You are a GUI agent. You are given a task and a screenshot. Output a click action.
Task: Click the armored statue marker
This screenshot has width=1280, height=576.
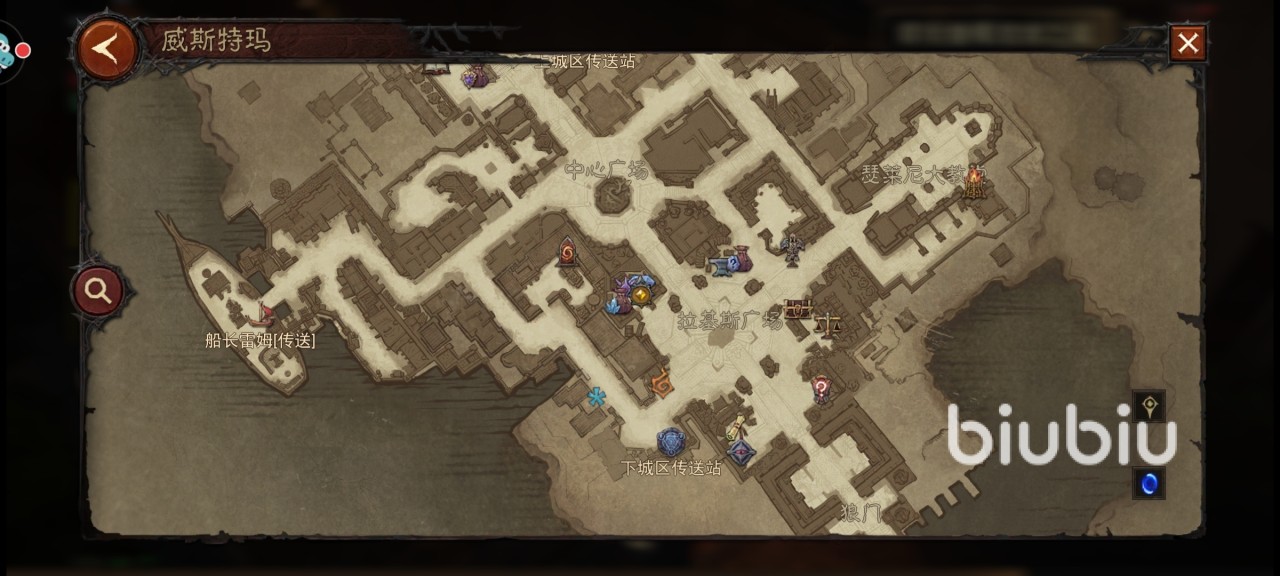point(792,248)
